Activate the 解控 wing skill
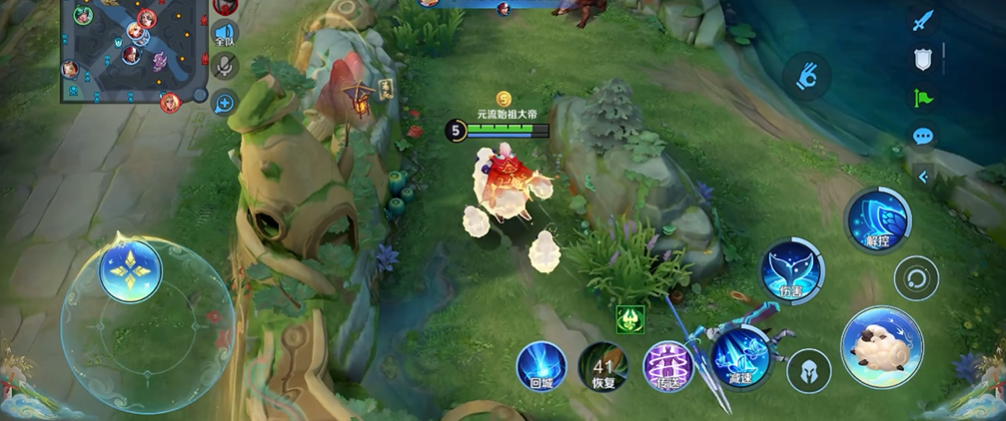1006x421 pixels. (877, 220)
